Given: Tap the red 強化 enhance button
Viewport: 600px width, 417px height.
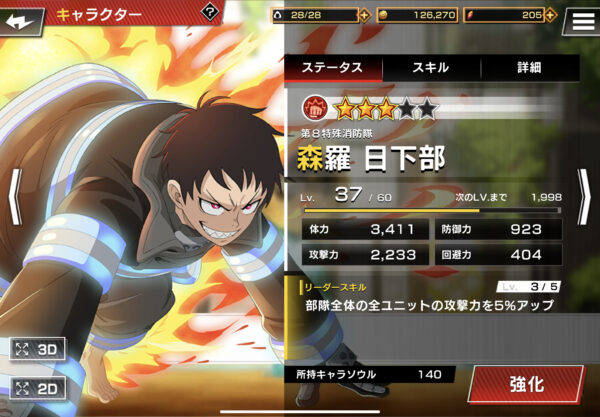Looking at the screenshot, I should click(x=526, y=384).
